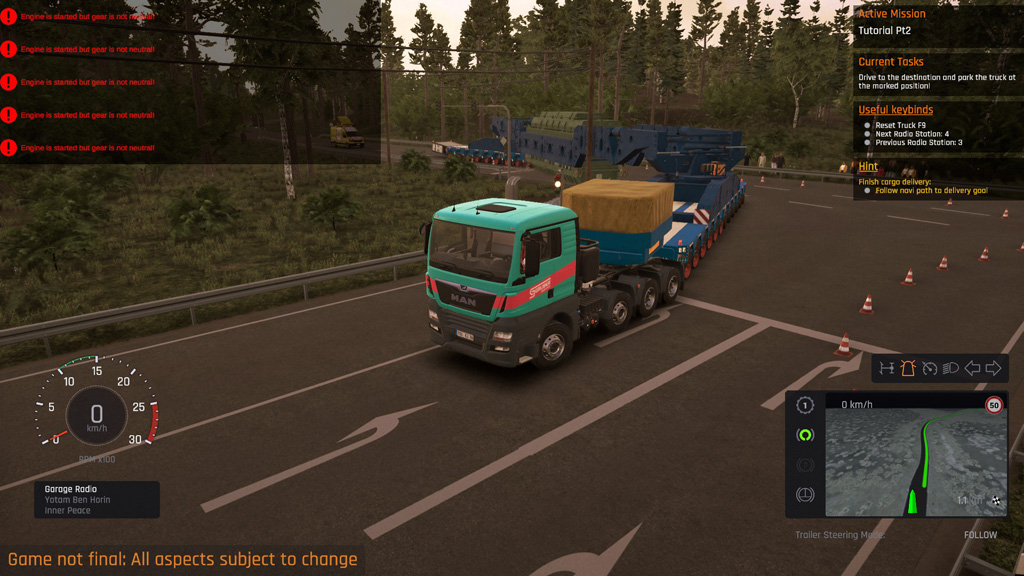1024x576 pixels.
Task: Activate the right turn signal arrow
Action: 993,368
